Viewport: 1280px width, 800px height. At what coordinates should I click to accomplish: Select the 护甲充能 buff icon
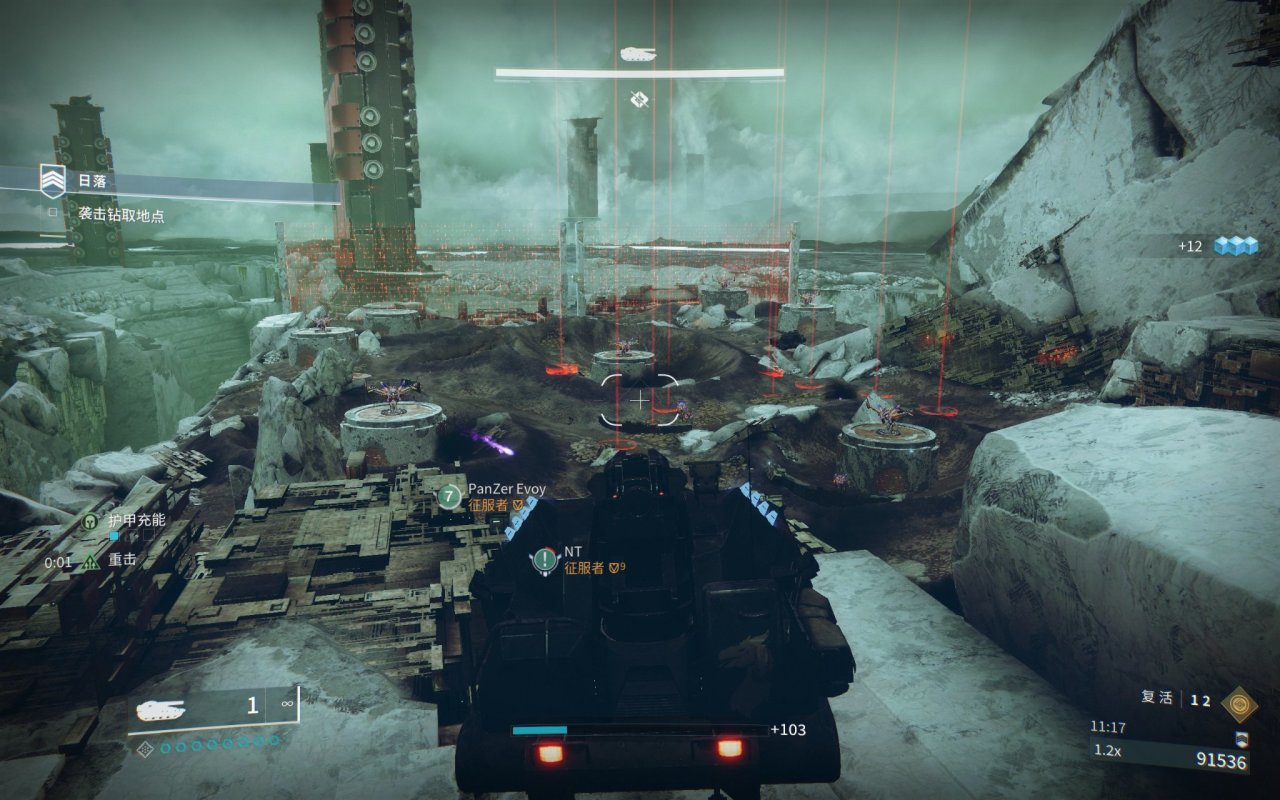[x=92, y=520]
